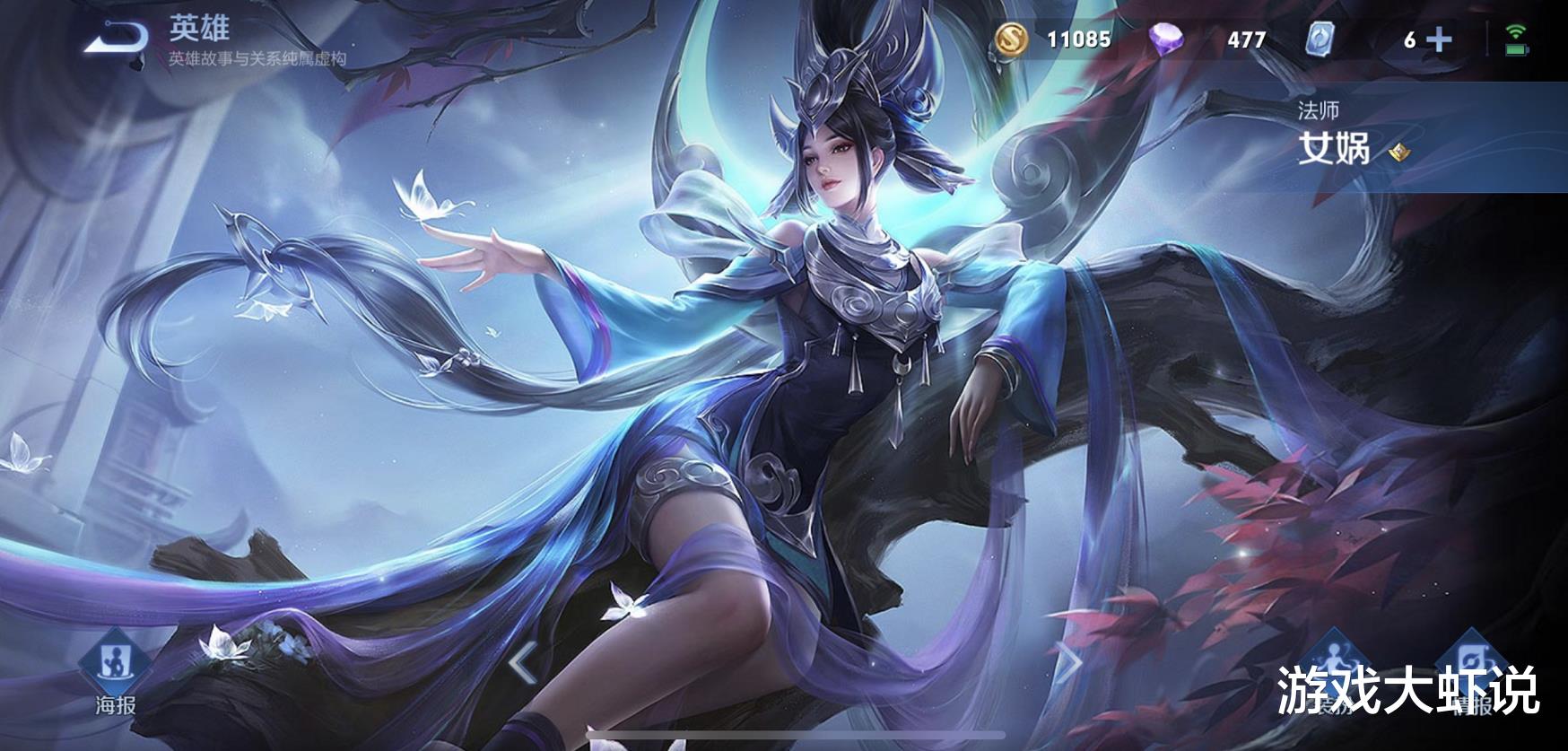This screenshot has height=751, width=1568.
Task: Click the gold coin currency icon
Action: click(x=1012, y=39)
